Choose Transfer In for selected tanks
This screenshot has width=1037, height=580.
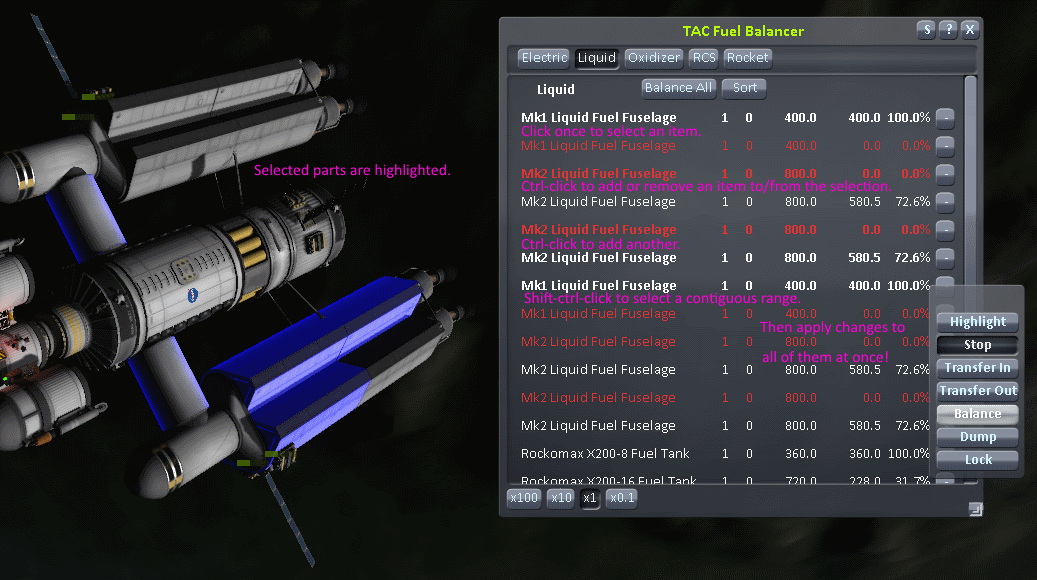tap(978, 368)
